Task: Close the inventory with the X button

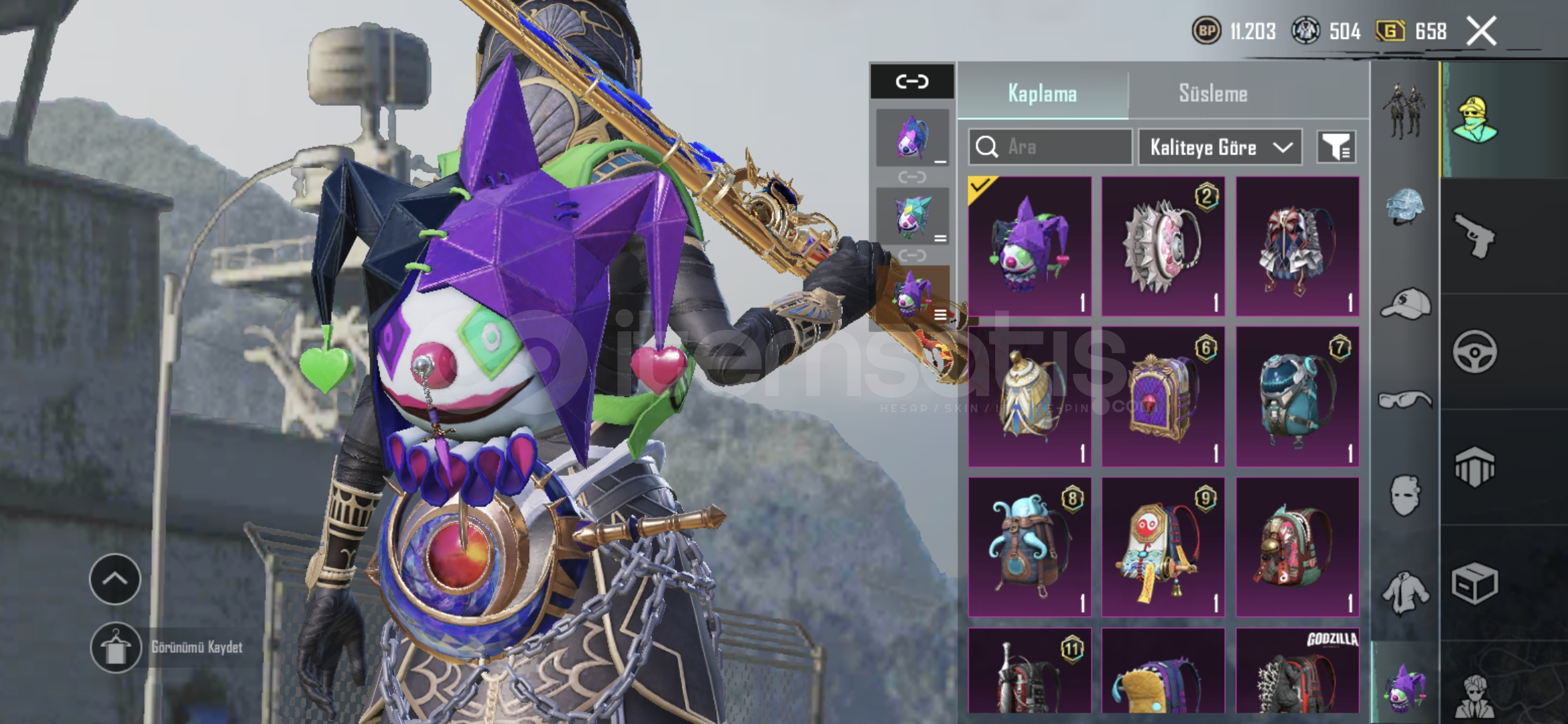Action: [x=1481, y=31]
